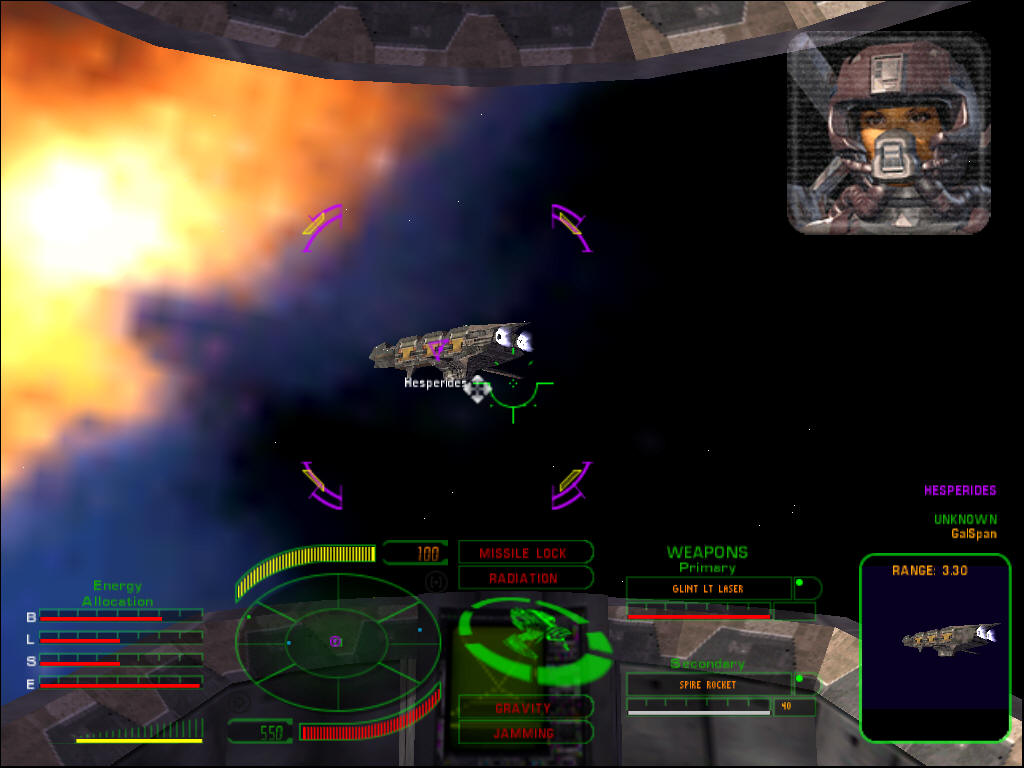The height and width of the screenshot is (768, 1024).
Task: Click the pilot comm video portrait
Action: point(888,133)
